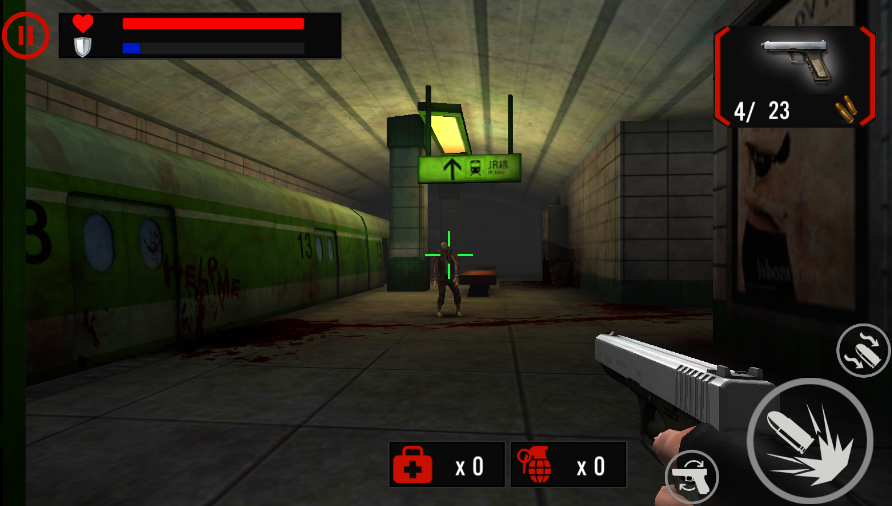Switch weapons with the pistol swap icon

coord(692,477)
